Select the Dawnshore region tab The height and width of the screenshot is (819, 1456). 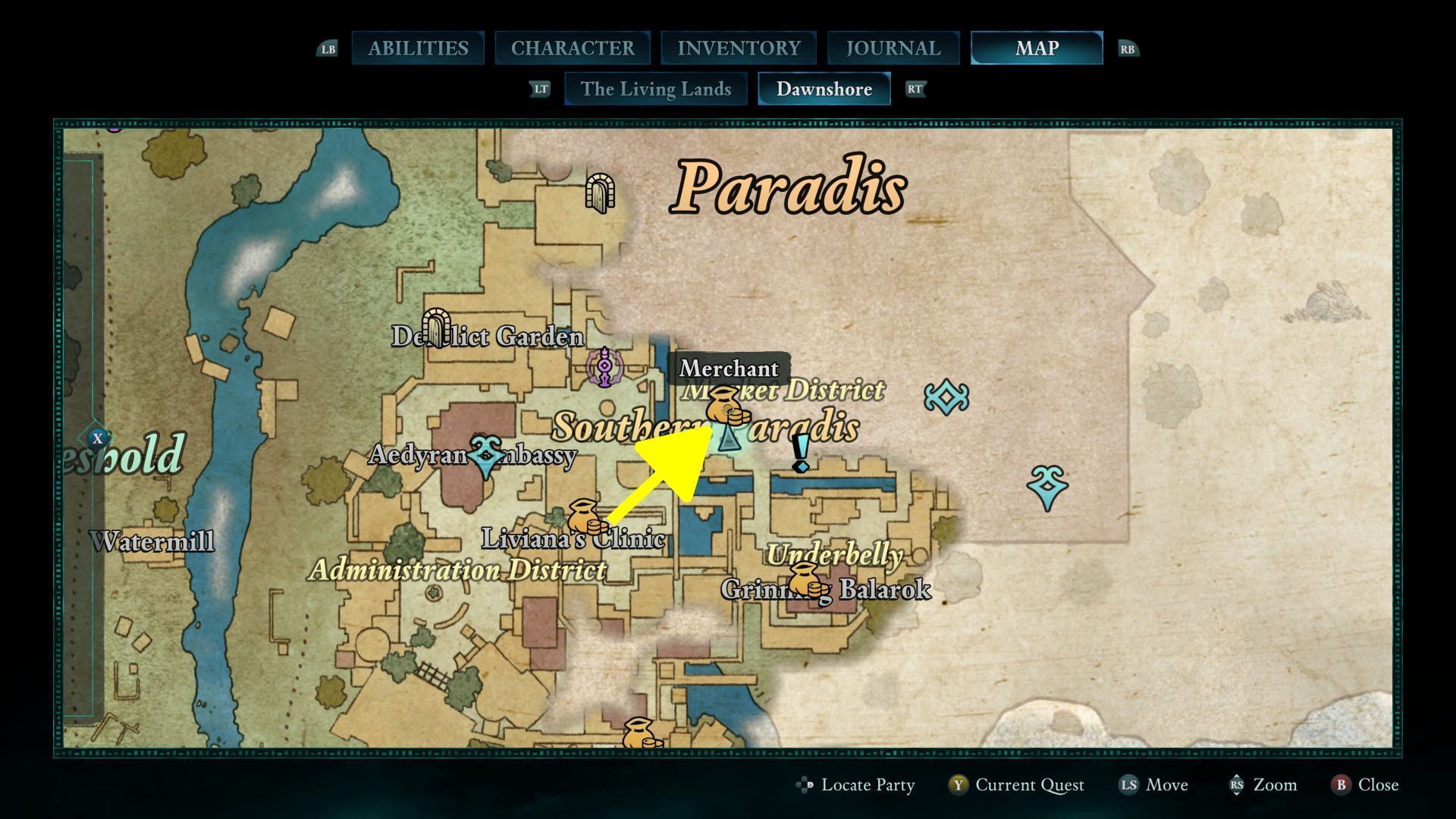pos(824,89)
